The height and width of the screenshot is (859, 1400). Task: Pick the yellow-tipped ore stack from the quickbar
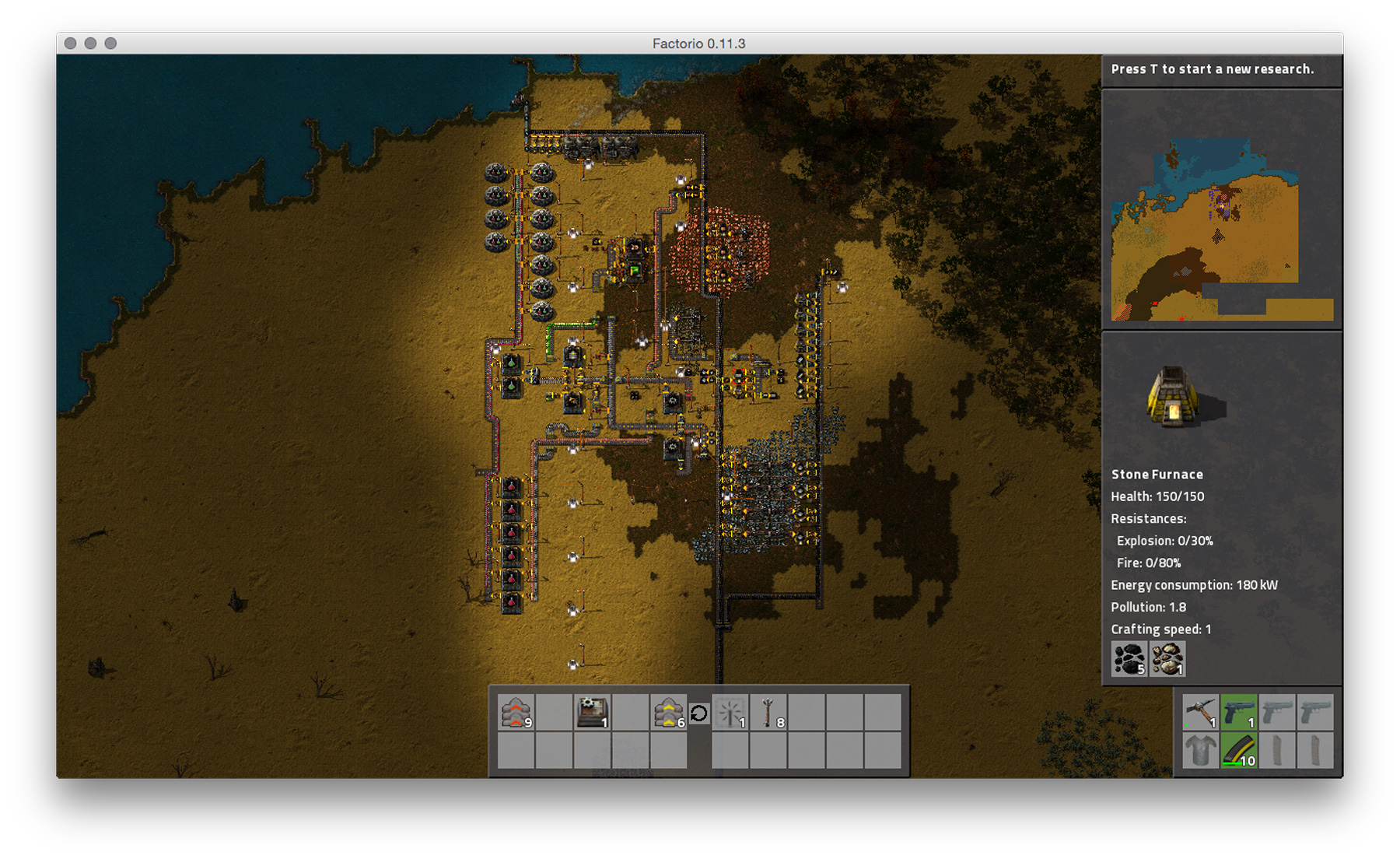tap(670, 713)
